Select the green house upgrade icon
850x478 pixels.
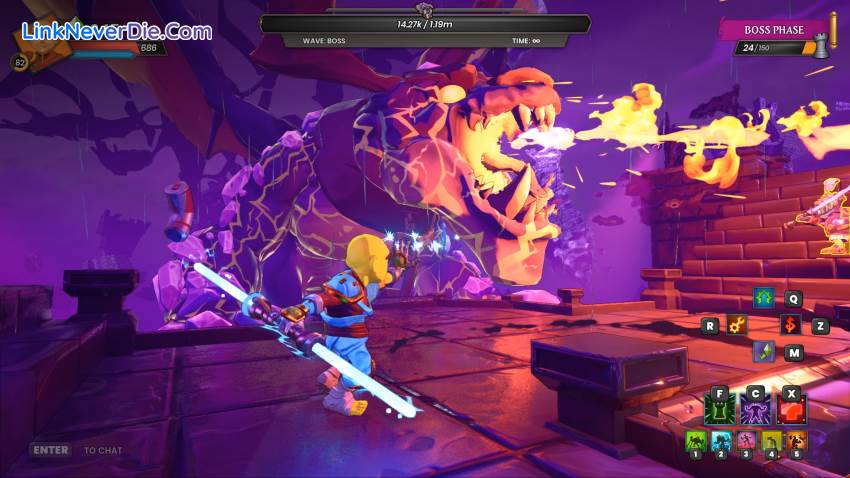[764, 298]
